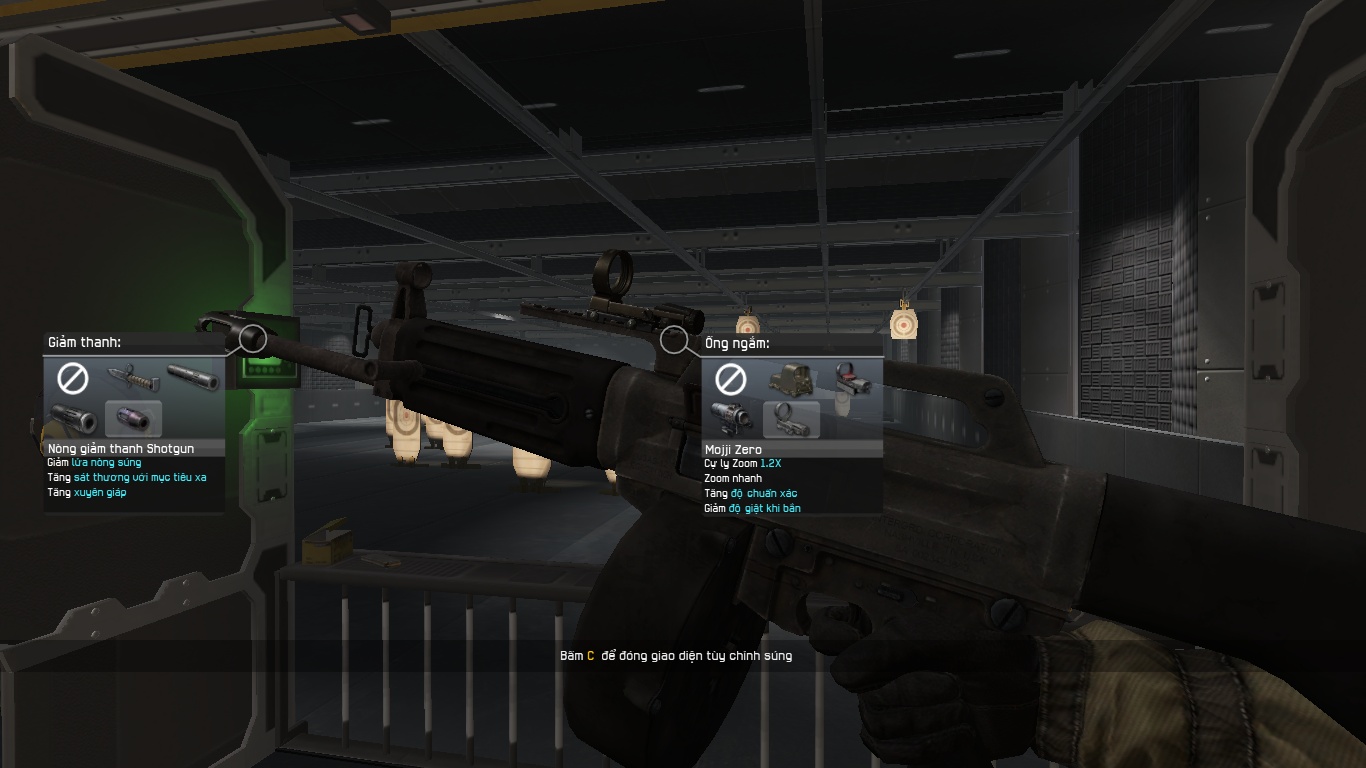Choose the red dot reflex sight
This screenshot has width=1366, height=768.
pyautogui.click(x=851, y=379)
